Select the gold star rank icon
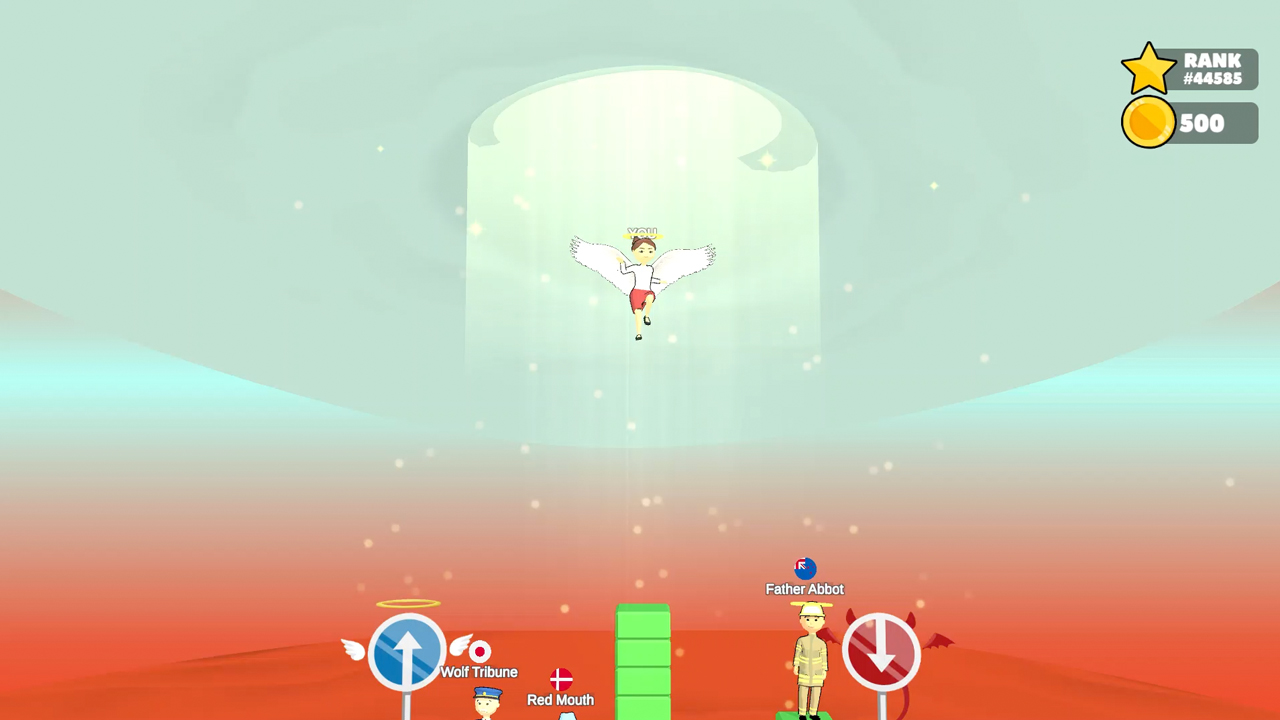1280x720 pixels. click(1148, 68)
